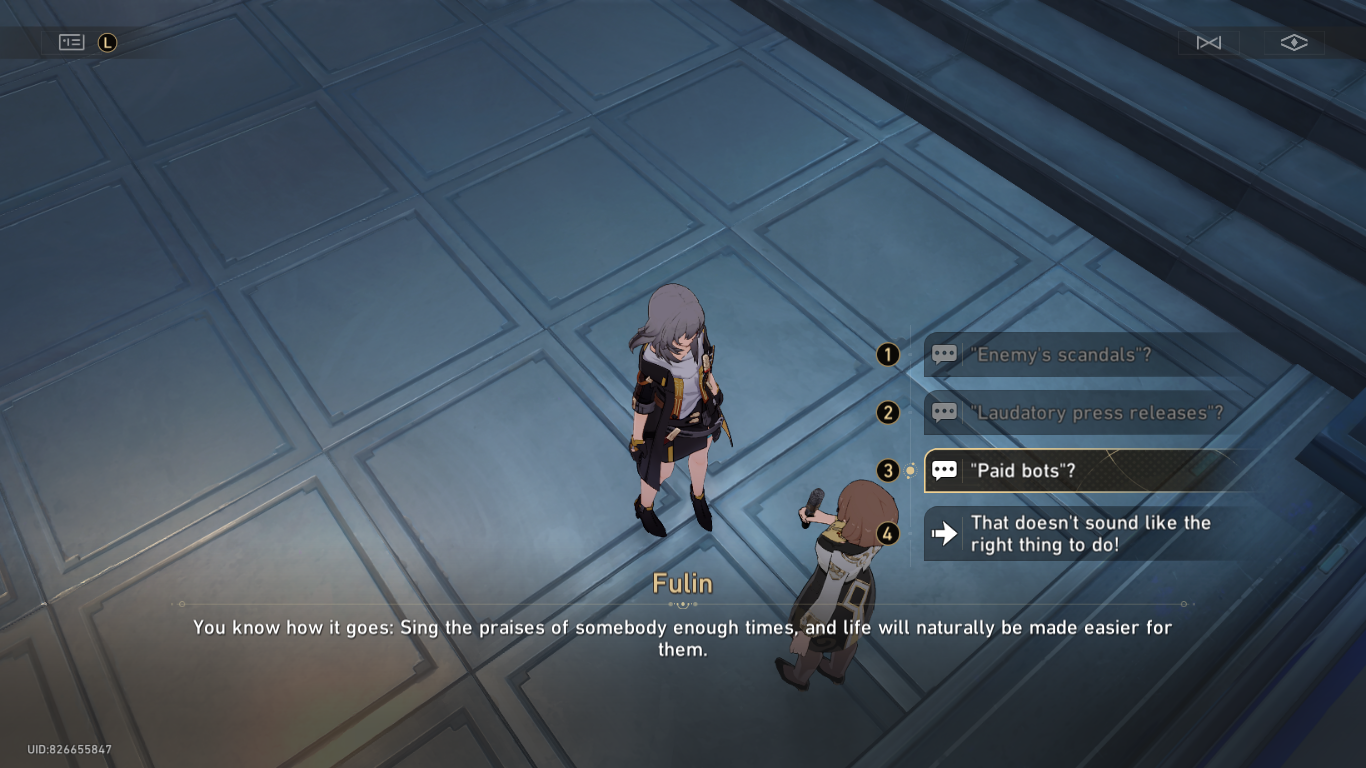This screenshot has height=768, width=1366.
Task: Enable auto-play dialogue mode
Action: tap(1208, 43)
